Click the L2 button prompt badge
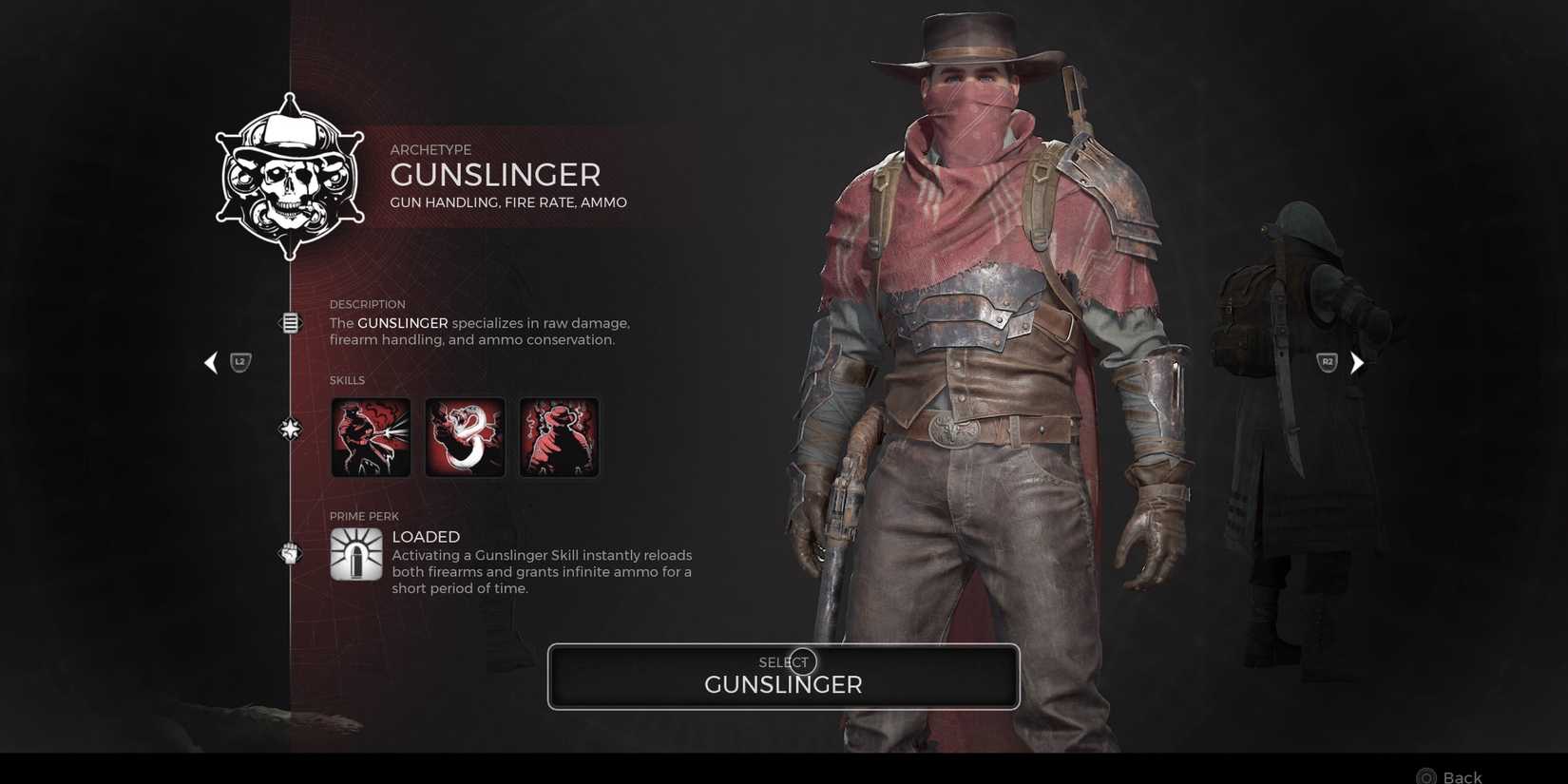This screenshot has height=784, width=1568. coord(239,361)
